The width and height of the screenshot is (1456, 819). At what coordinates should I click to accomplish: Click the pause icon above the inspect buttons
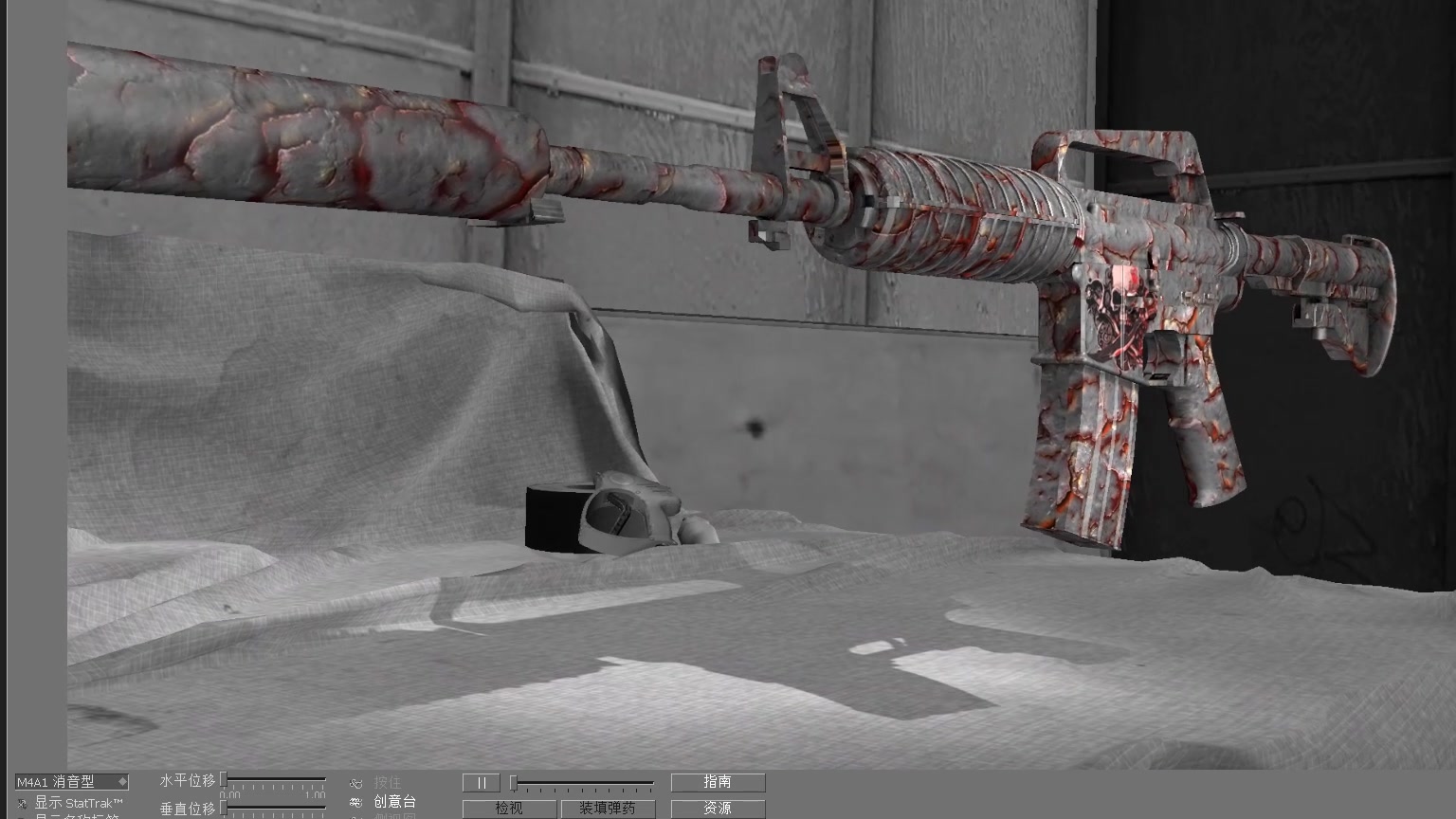click(481, 782)
